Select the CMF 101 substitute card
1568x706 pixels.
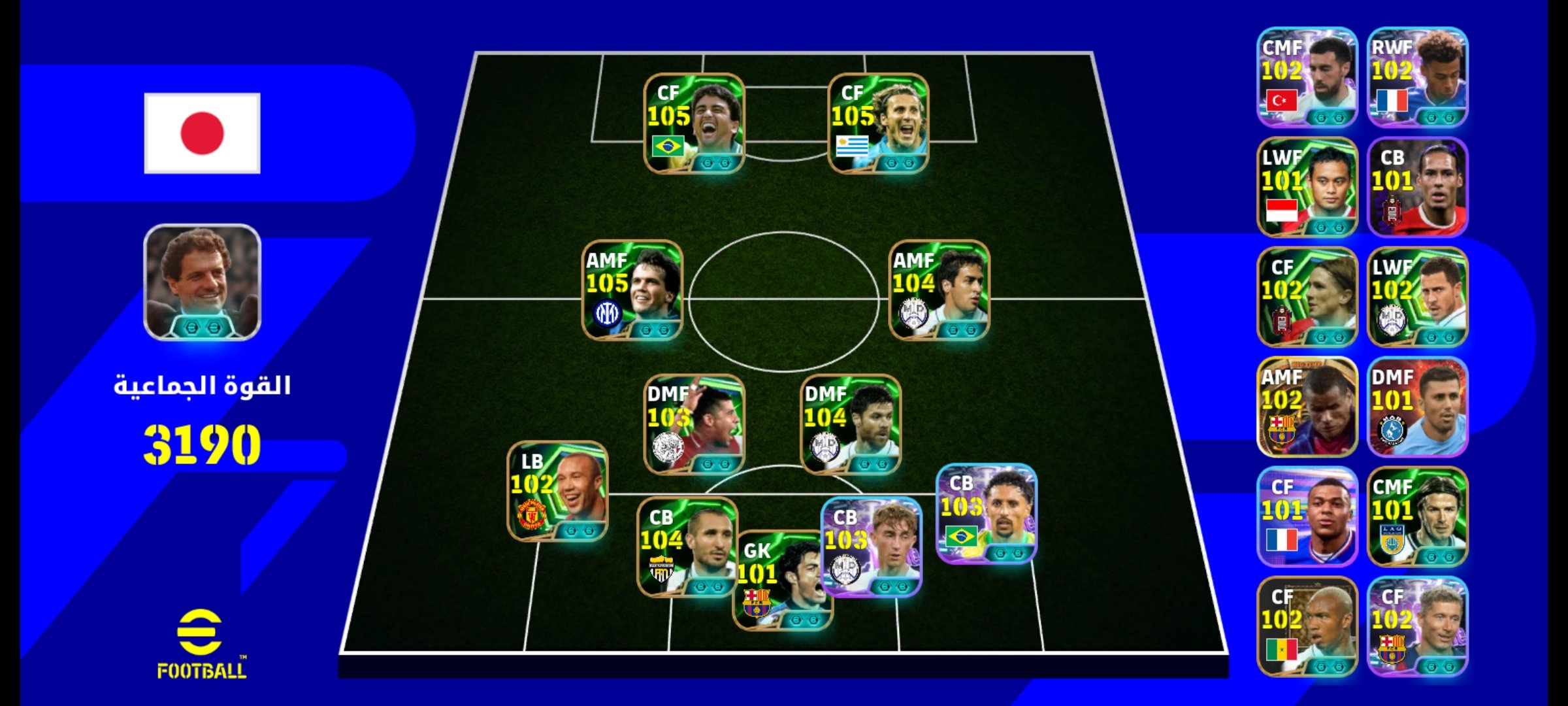(x=1417, y=516)
